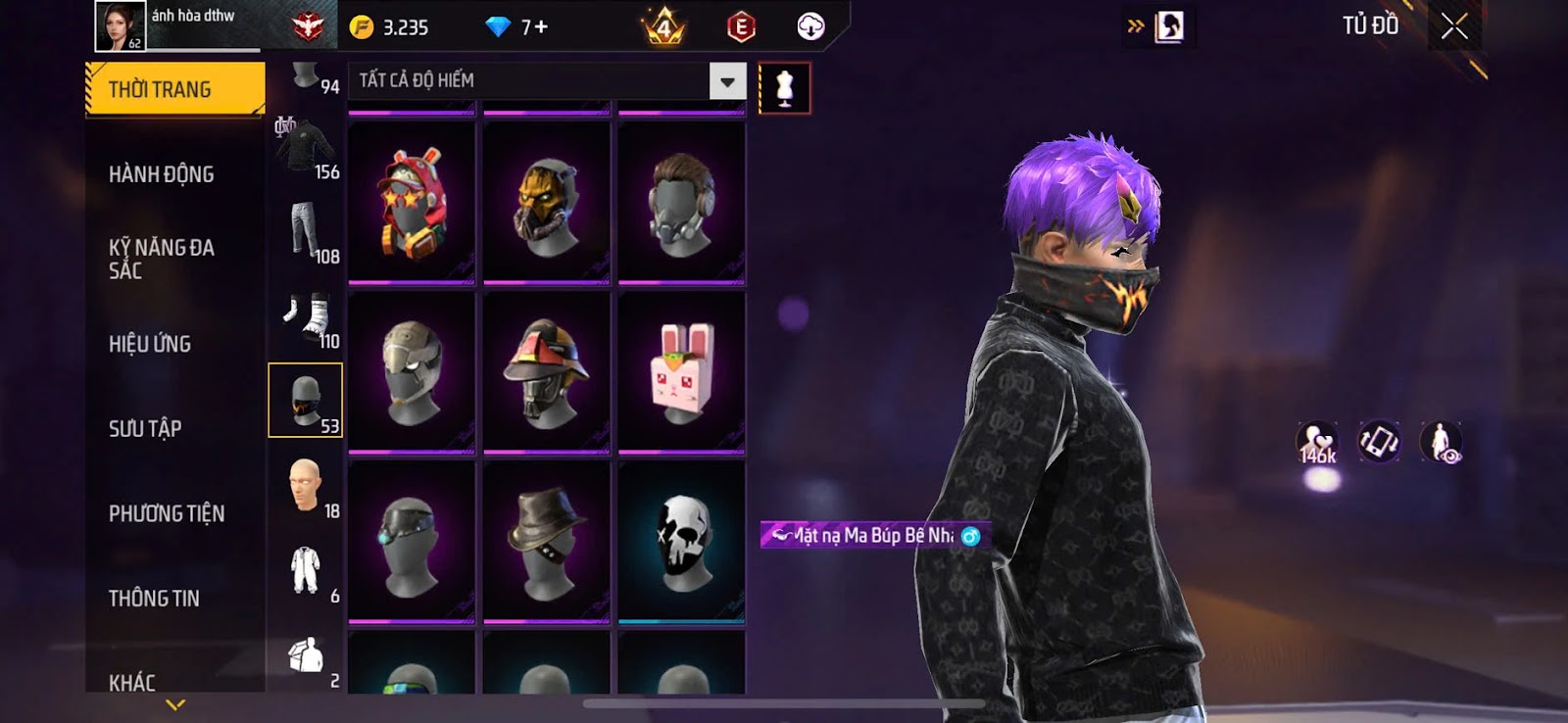This screenshot has width=1568, height=723.
Task: Open the pants category with 108 items
Action: [x=307, y=233]
